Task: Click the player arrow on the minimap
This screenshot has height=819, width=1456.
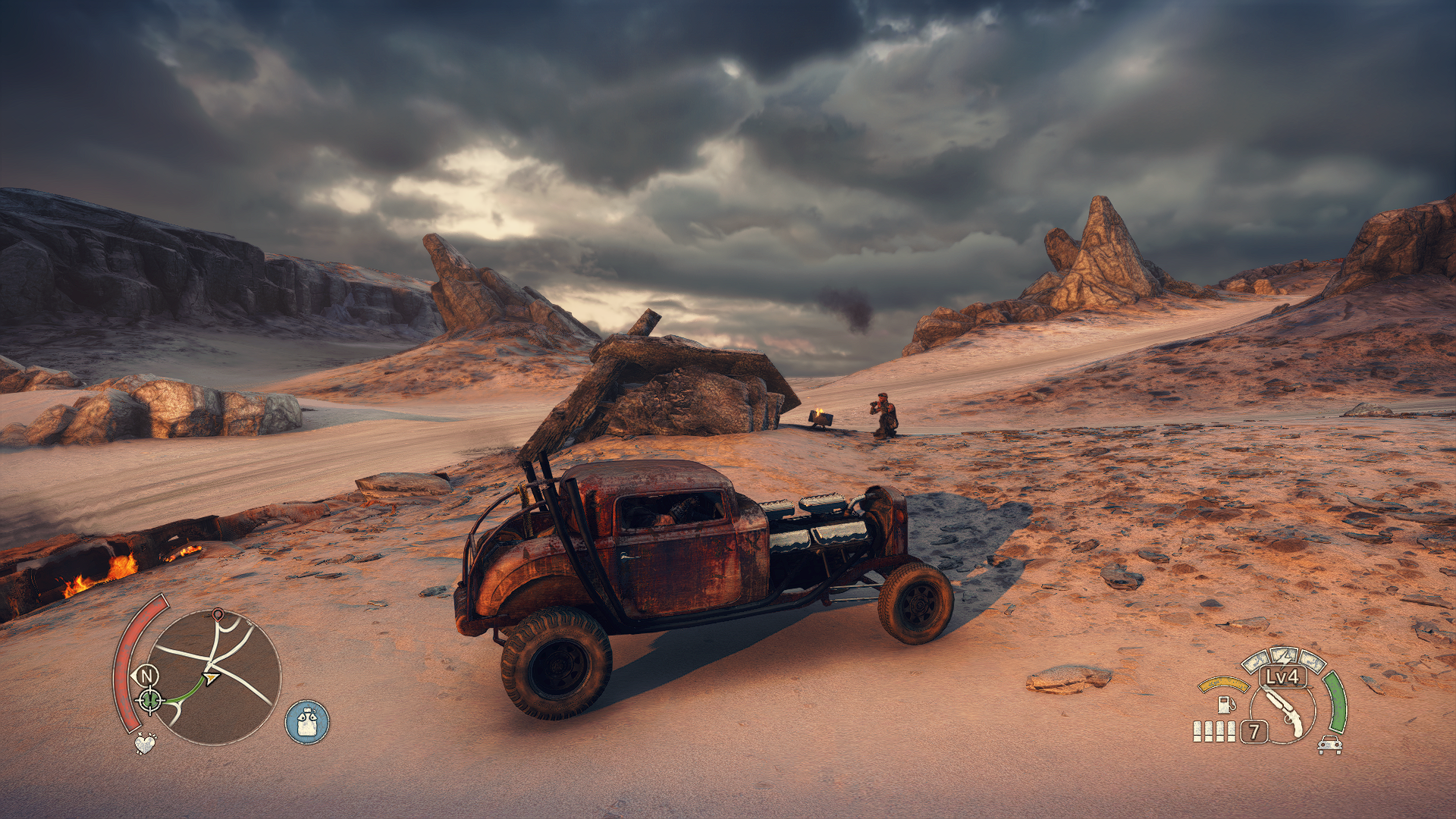Action: [x=211, y=677]
